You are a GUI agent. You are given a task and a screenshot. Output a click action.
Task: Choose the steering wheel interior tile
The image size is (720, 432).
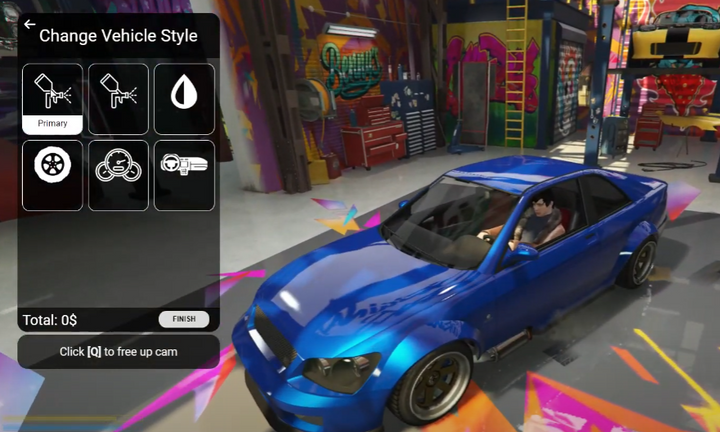[x=184, y=175]
